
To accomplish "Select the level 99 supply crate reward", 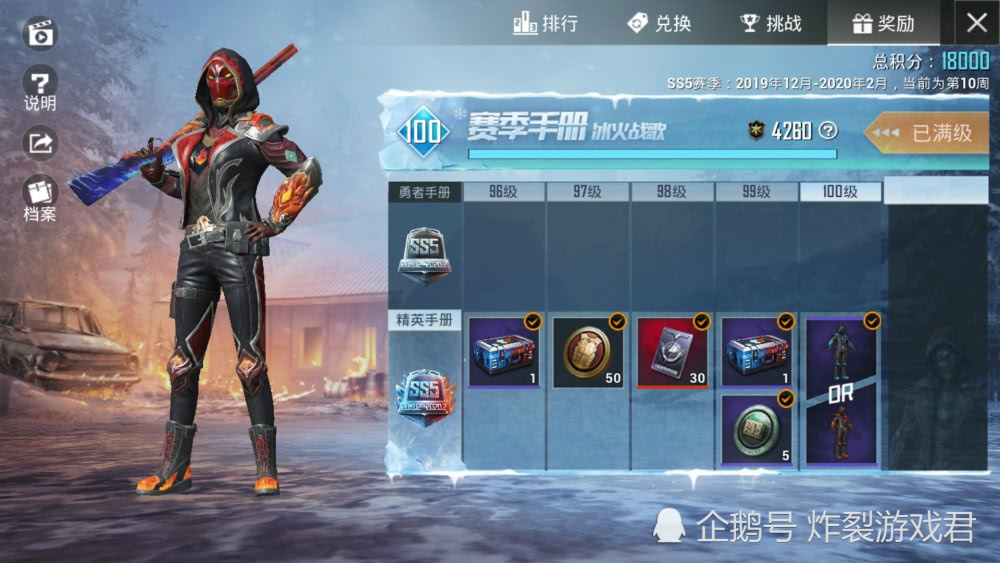I will coord(756,352).
